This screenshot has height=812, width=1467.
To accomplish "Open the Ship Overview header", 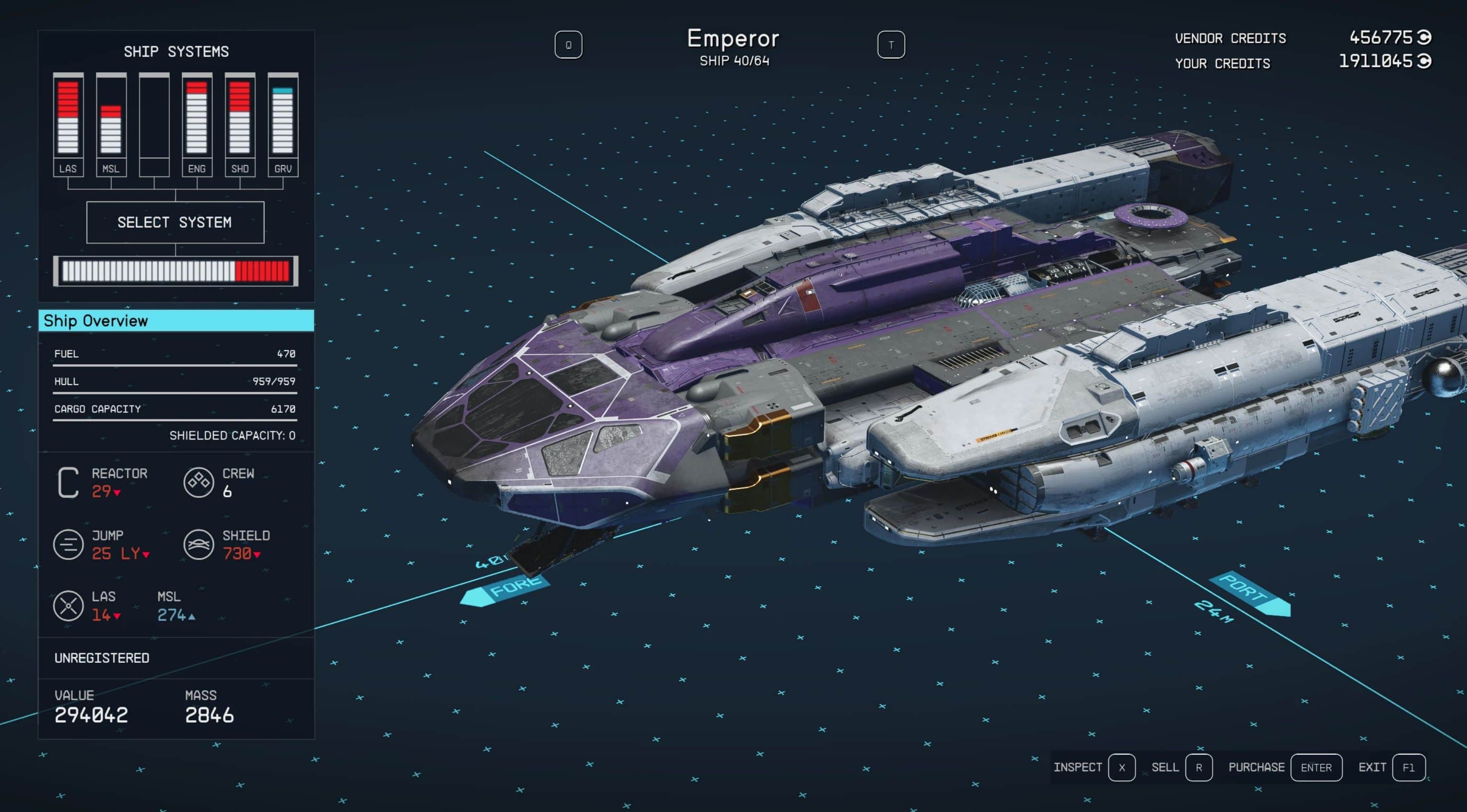I will tap(176, 321).
